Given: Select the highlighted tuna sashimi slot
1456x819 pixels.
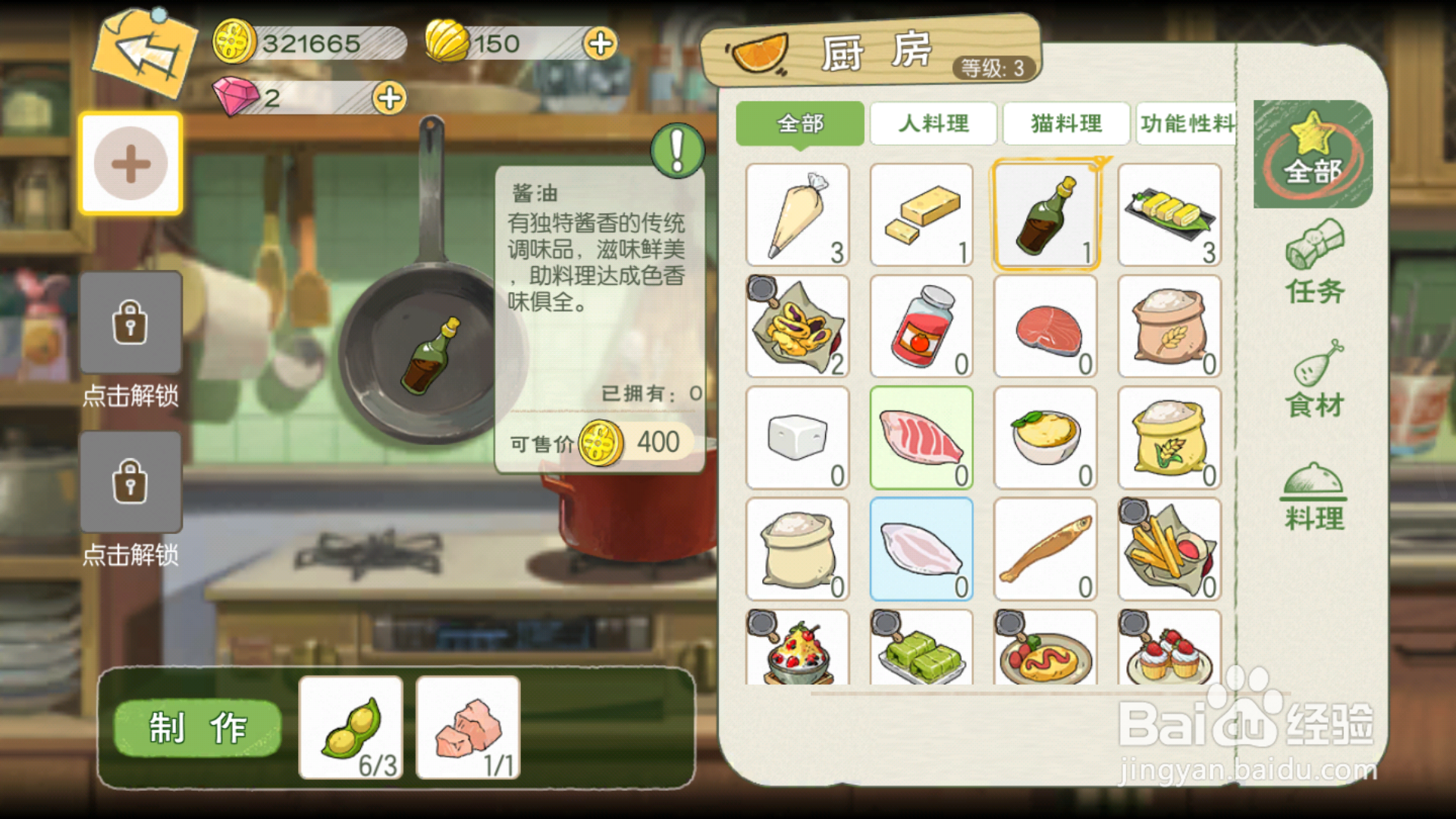Looking at the screenshot, I should point(921,438).
